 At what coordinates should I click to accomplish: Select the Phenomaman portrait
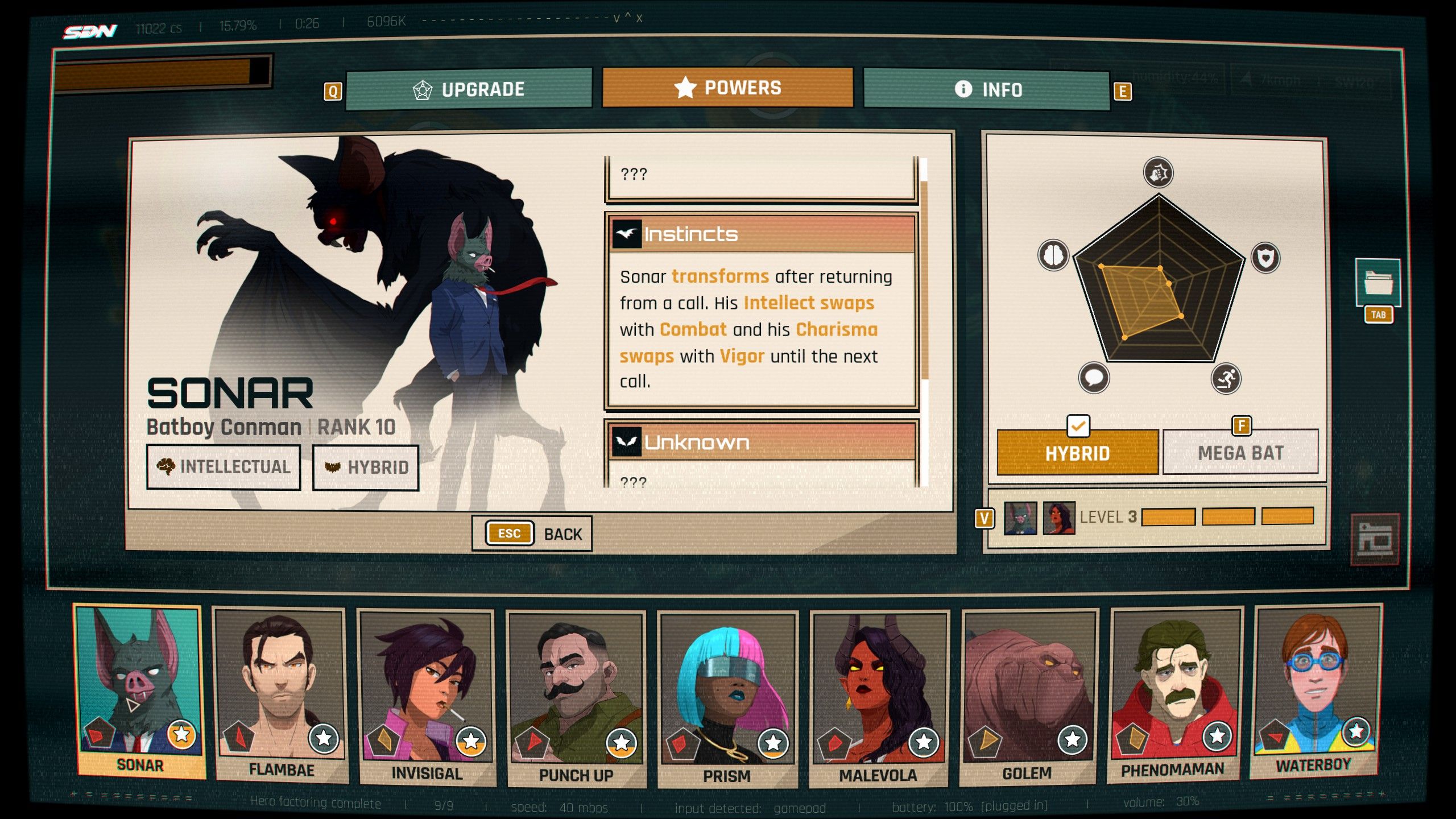coord(1174,694)
